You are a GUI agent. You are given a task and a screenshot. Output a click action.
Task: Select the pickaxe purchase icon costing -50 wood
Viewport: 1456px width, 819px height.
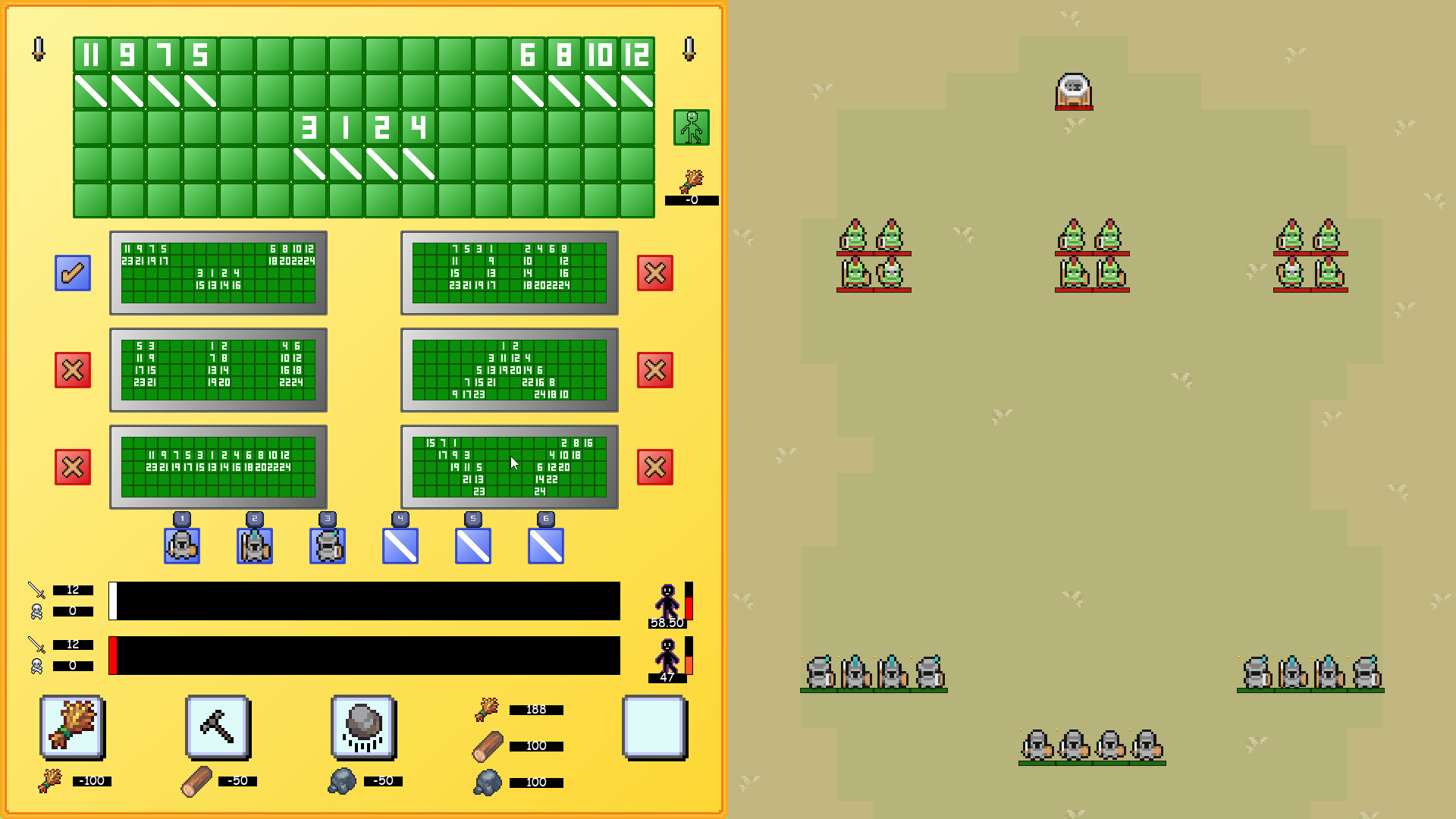click(x=218, y=726)
